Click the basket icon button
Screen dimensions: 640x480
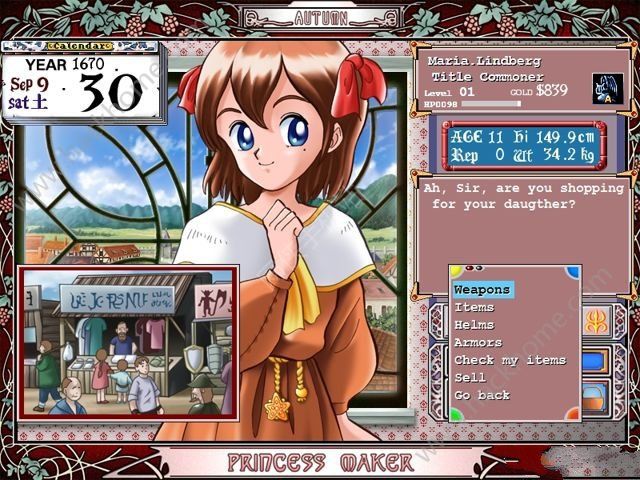[596, 394]
